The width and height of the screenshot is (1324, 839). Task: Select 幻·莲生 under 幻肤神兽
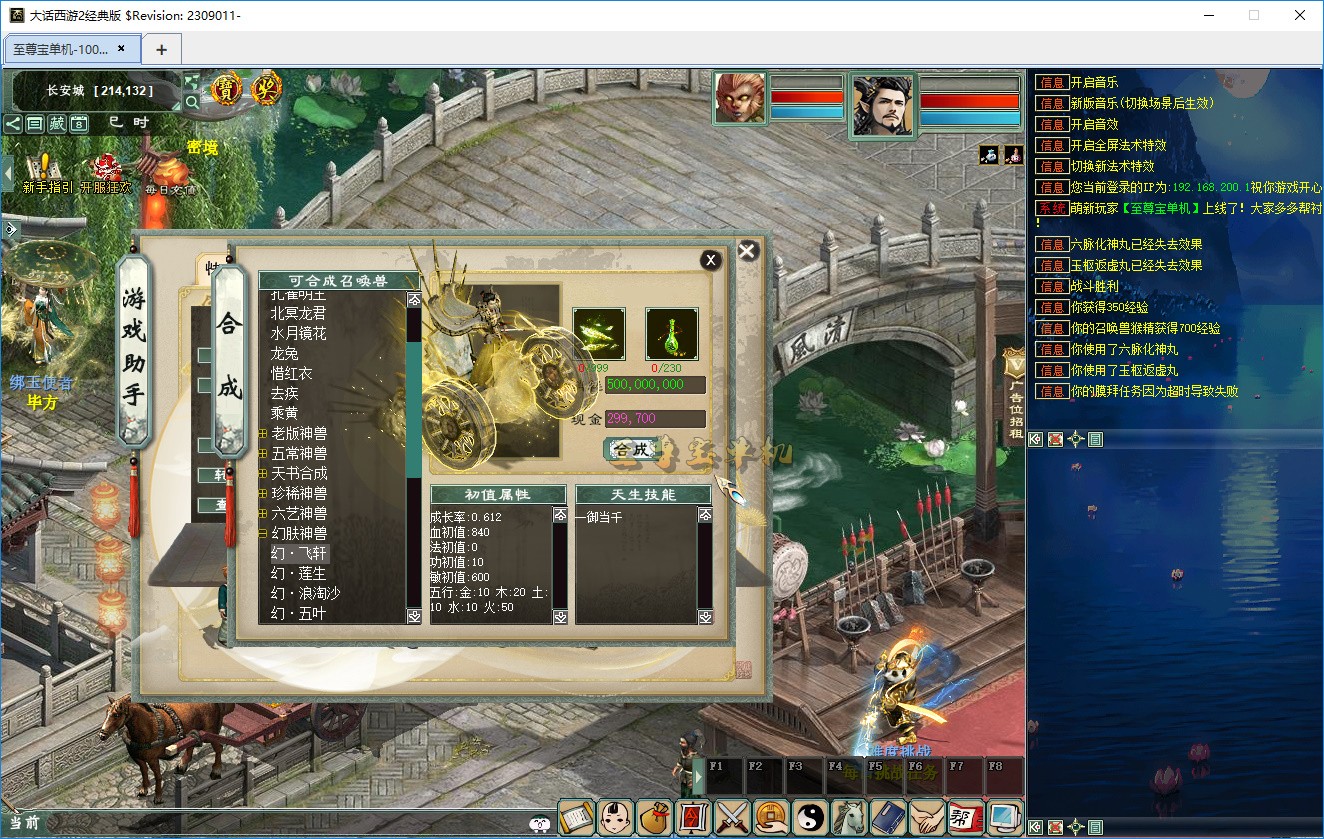299,573
